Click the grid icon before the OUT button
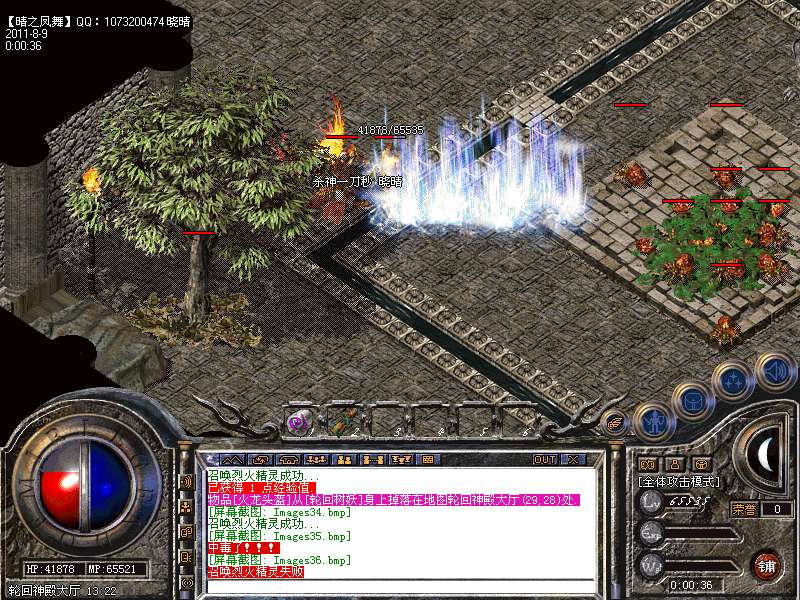The height and width of the screenshot is (600, 800). [x=427, y=459]
